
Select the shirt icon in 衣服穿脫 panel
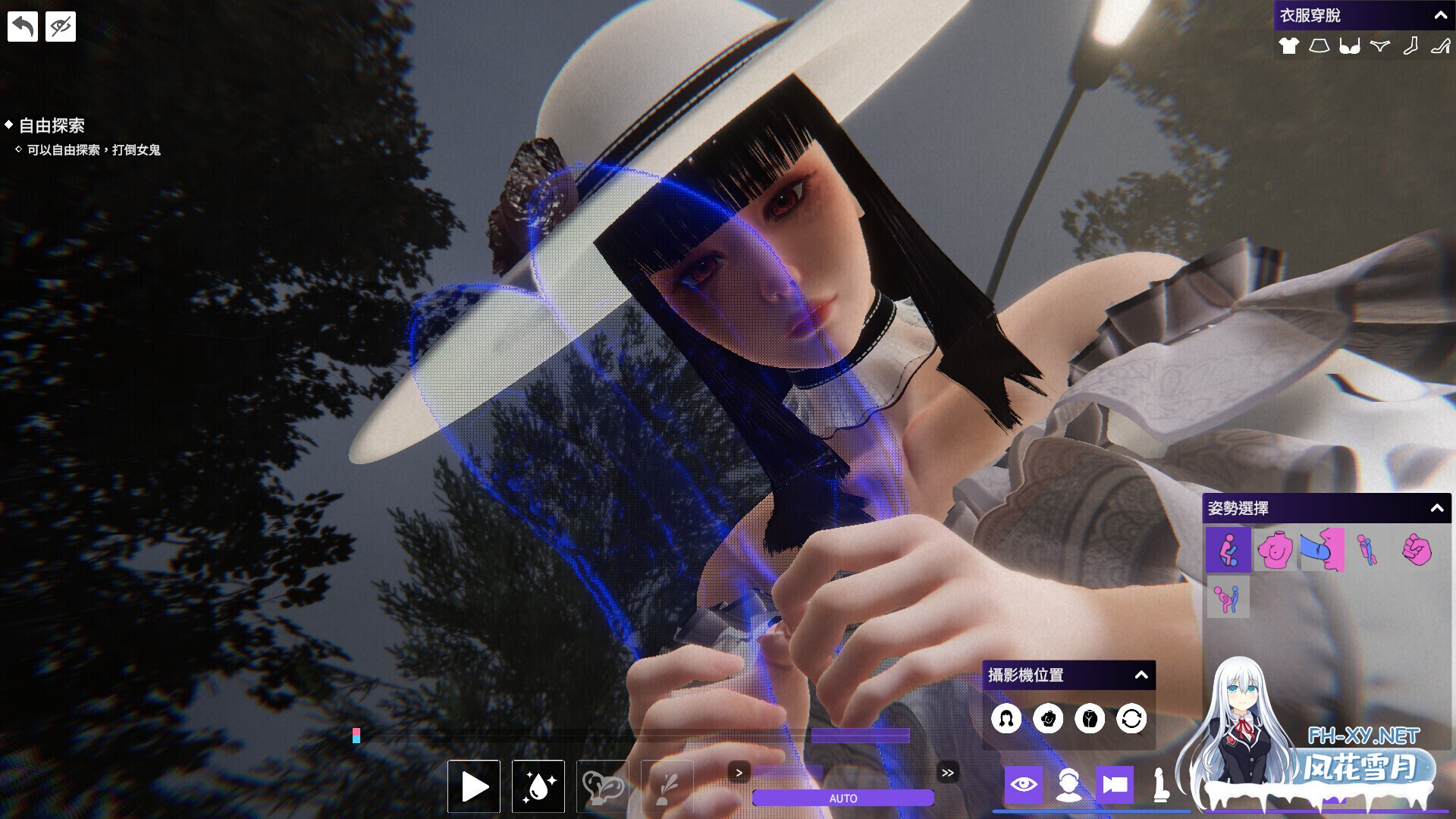[x=1289, y=46]
